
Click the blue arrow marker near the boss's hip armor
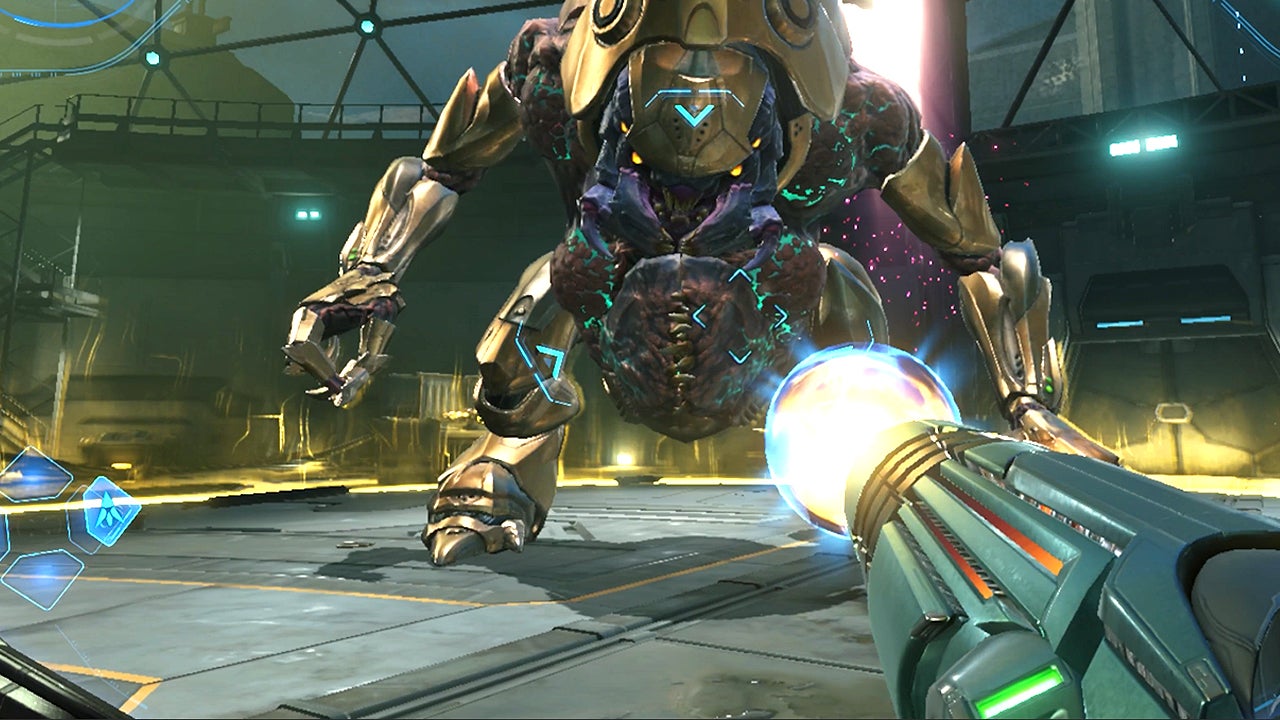[550, 360]
